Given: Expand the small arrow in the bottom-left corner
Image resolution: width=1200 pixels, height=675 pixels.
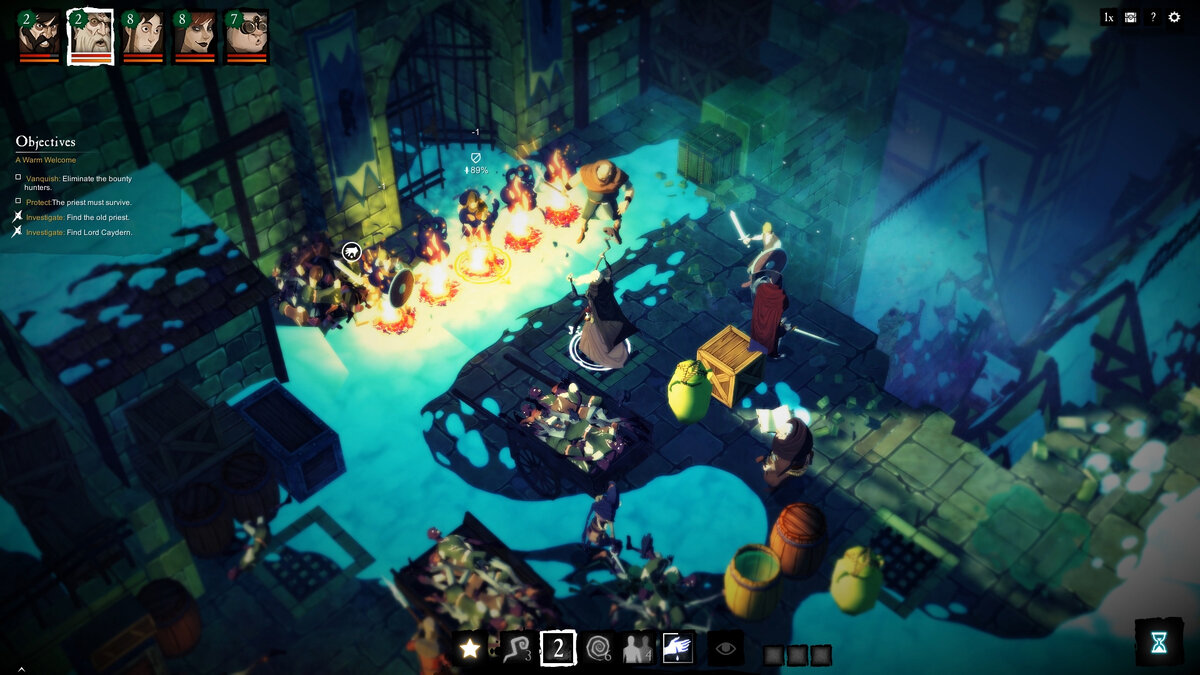Looking at the screenshot, I should (21, 668).
